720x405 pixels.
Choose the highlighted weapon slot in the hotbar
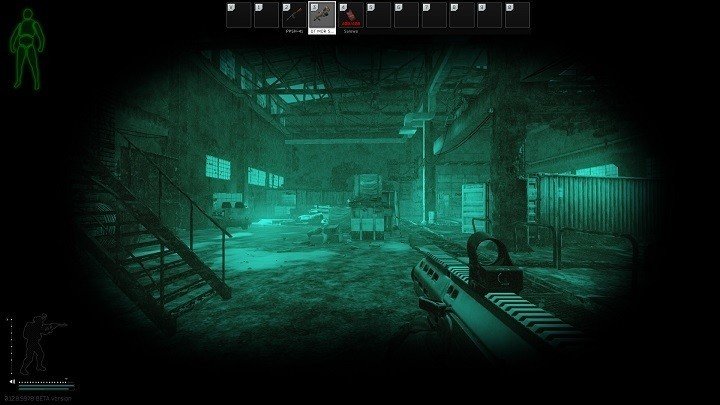[x=322, y=16]
